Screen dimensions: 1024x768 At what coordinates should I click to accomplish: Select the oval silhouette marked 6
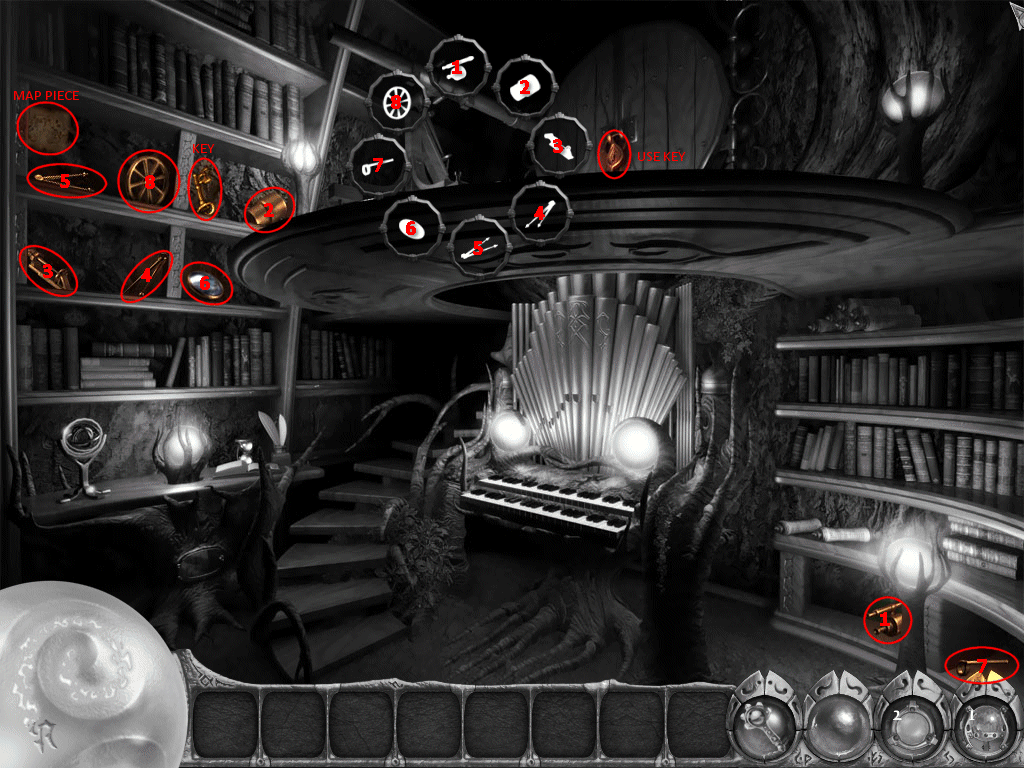(x=412, y=229)
